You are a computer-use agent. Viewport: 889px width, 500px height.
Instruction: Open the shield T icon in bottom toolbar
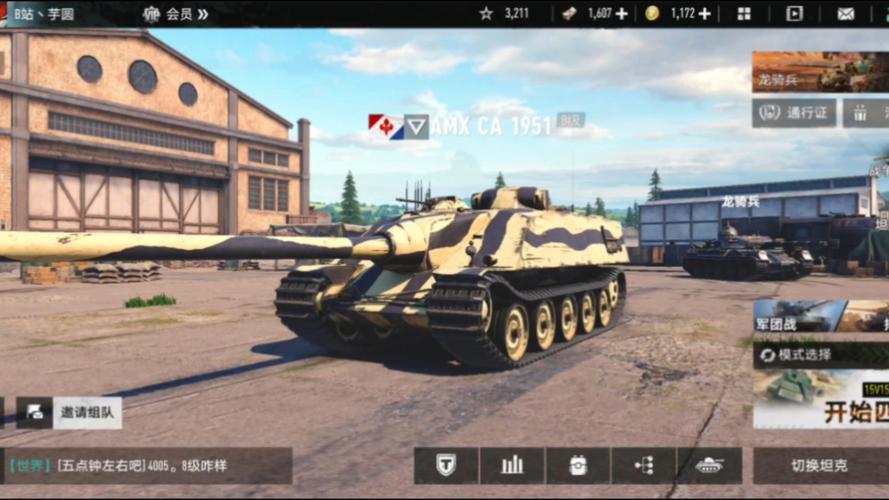pos(446,465)
